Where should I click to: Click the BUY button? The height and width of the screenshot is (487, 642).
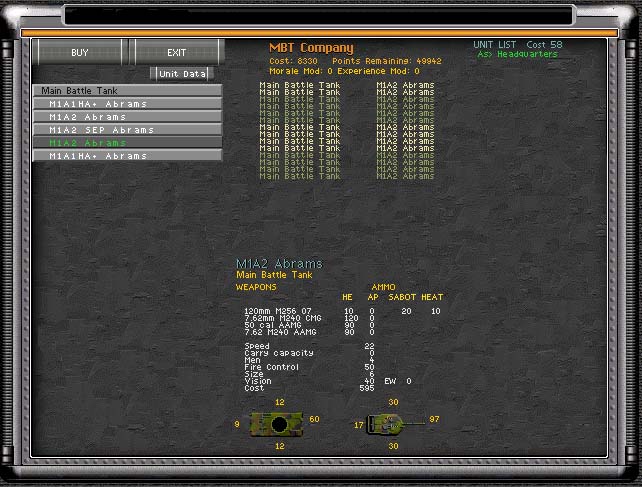coord(79,52)
